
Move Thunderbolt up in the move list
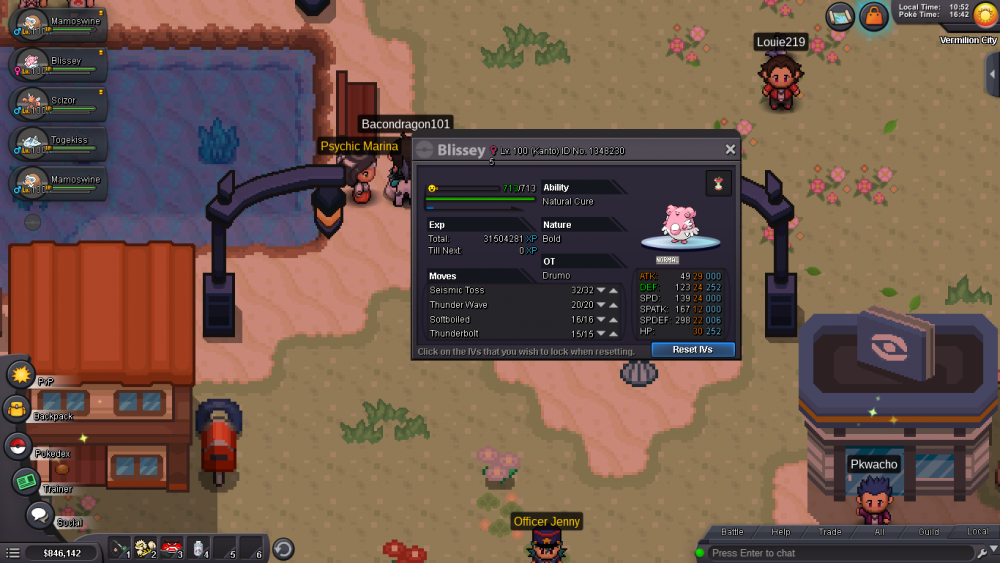click(614, 334)
